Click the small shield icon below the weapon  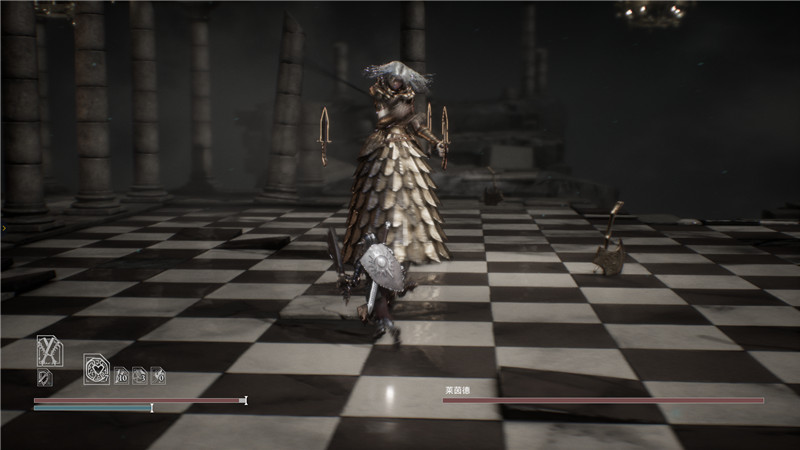pos(44,377)
